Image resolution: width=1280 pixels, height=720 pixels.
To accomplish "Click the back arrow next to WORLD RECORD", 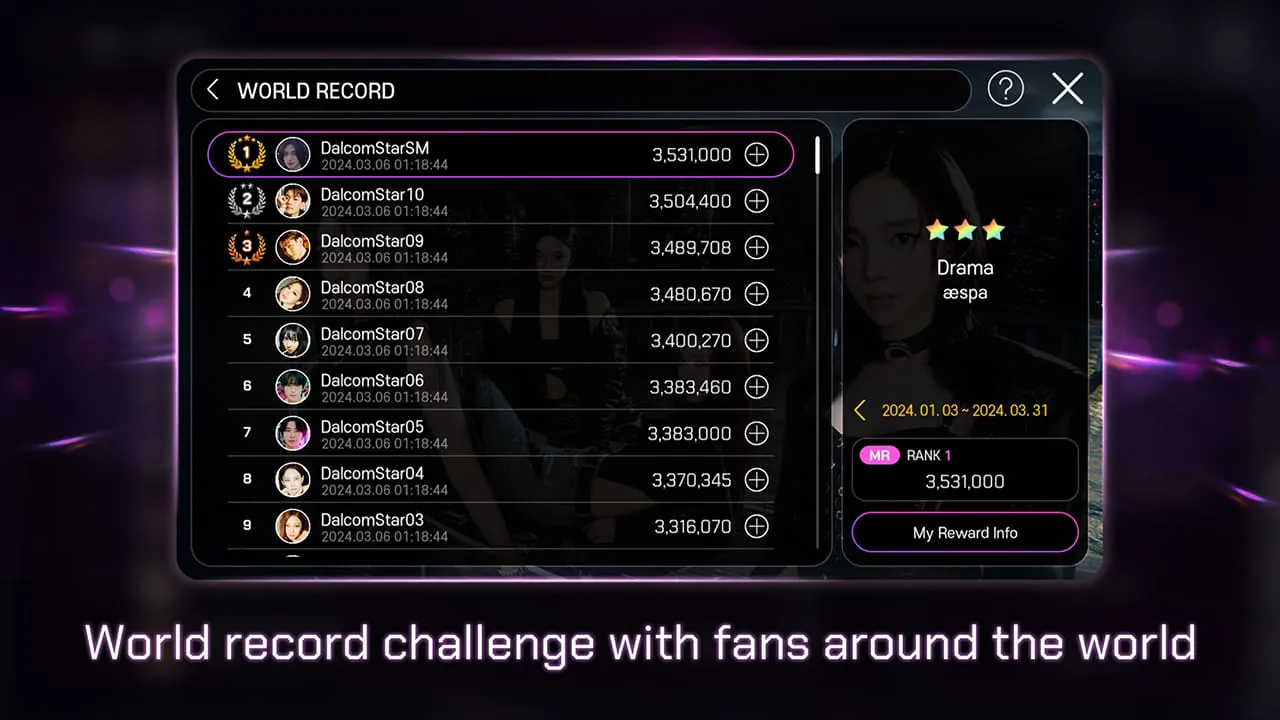I will pos(213,89).
